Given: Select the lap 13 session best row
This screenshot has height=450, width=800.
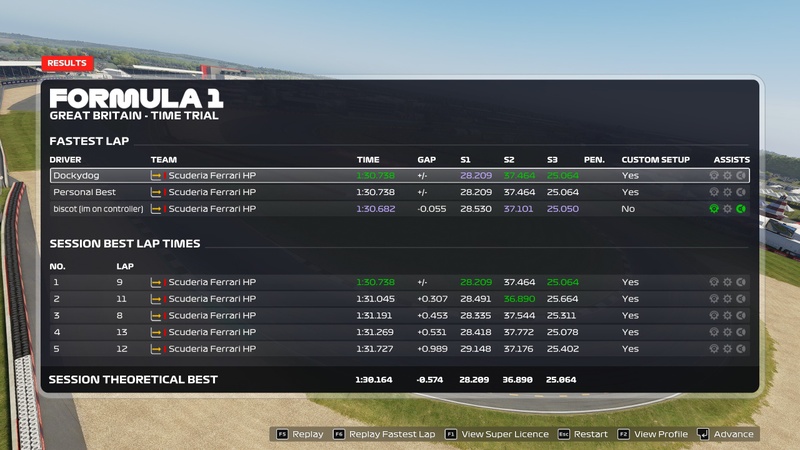Looking at the screenshot, I should point(400,332).
